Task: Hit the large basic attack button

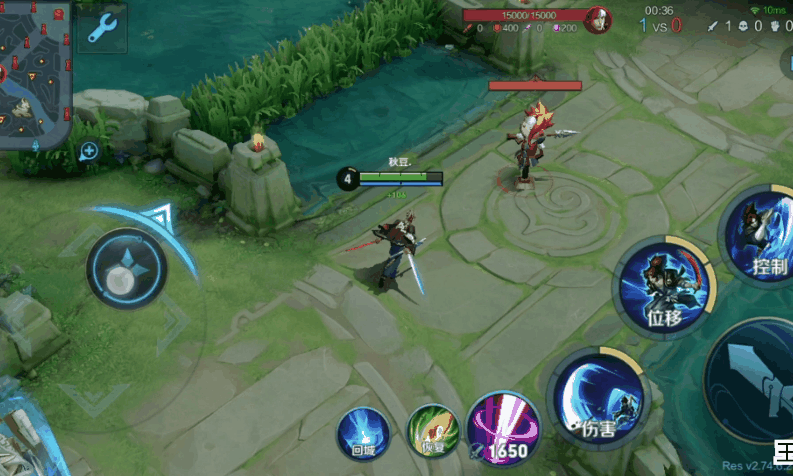Action: click(757, 377)
